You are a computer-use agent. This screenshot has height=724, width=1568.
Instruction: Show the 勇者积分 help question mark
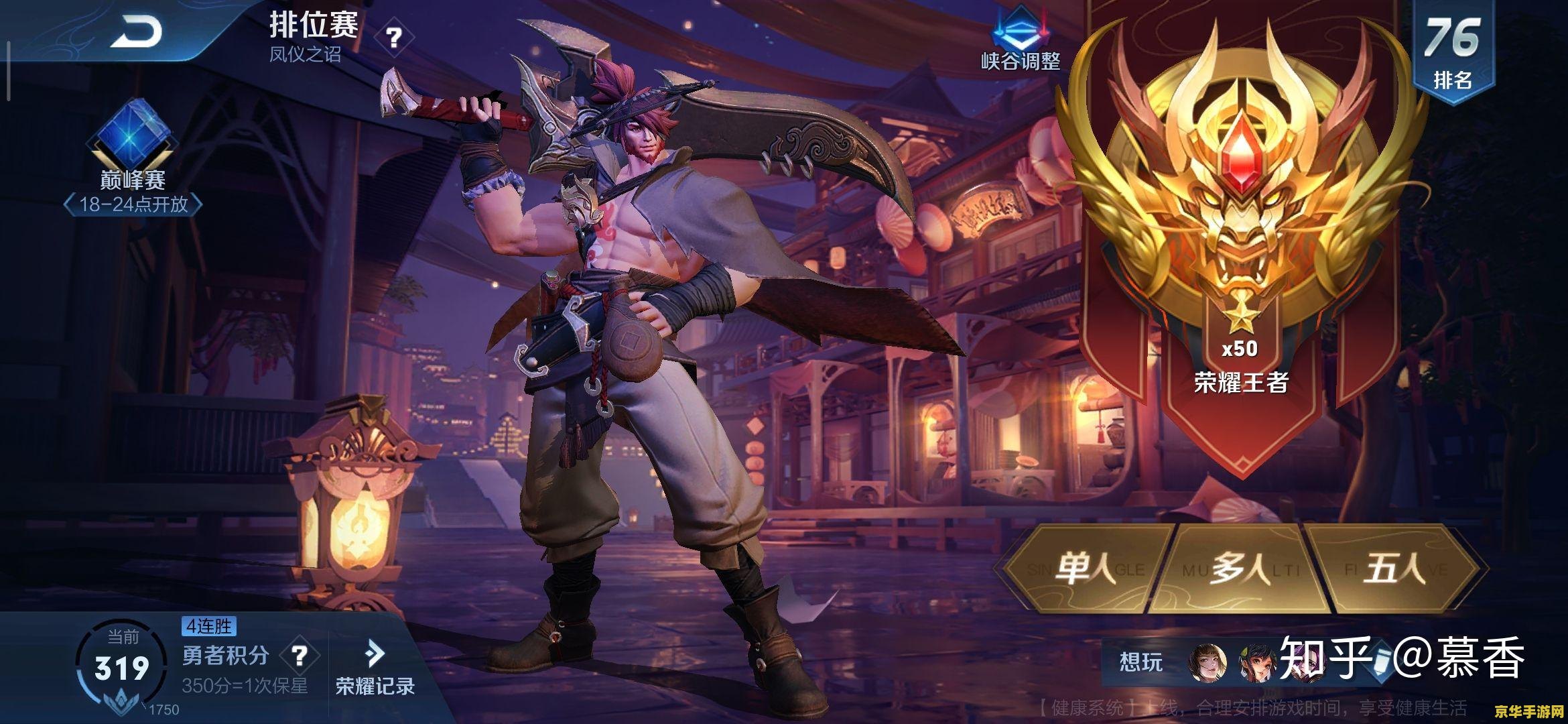(x=300, y=656)
